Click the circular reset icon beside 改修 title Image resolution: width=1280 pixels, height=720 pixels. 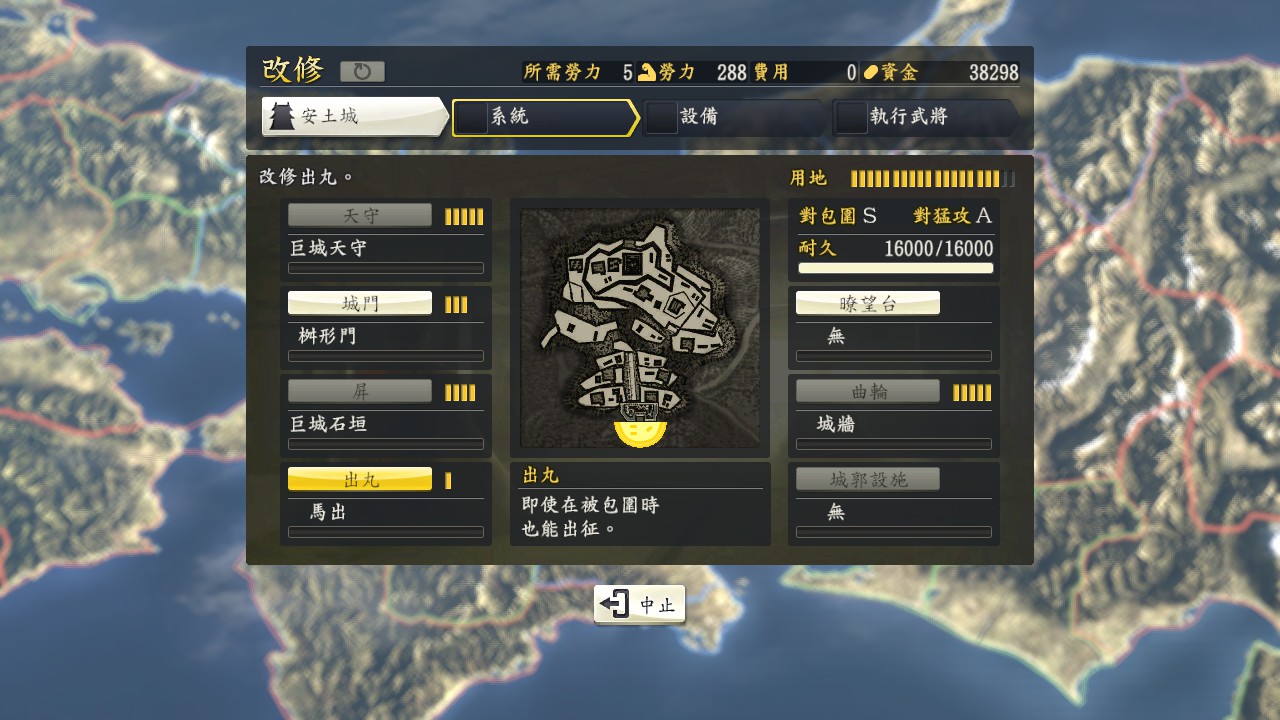click(x=364, y=70)
